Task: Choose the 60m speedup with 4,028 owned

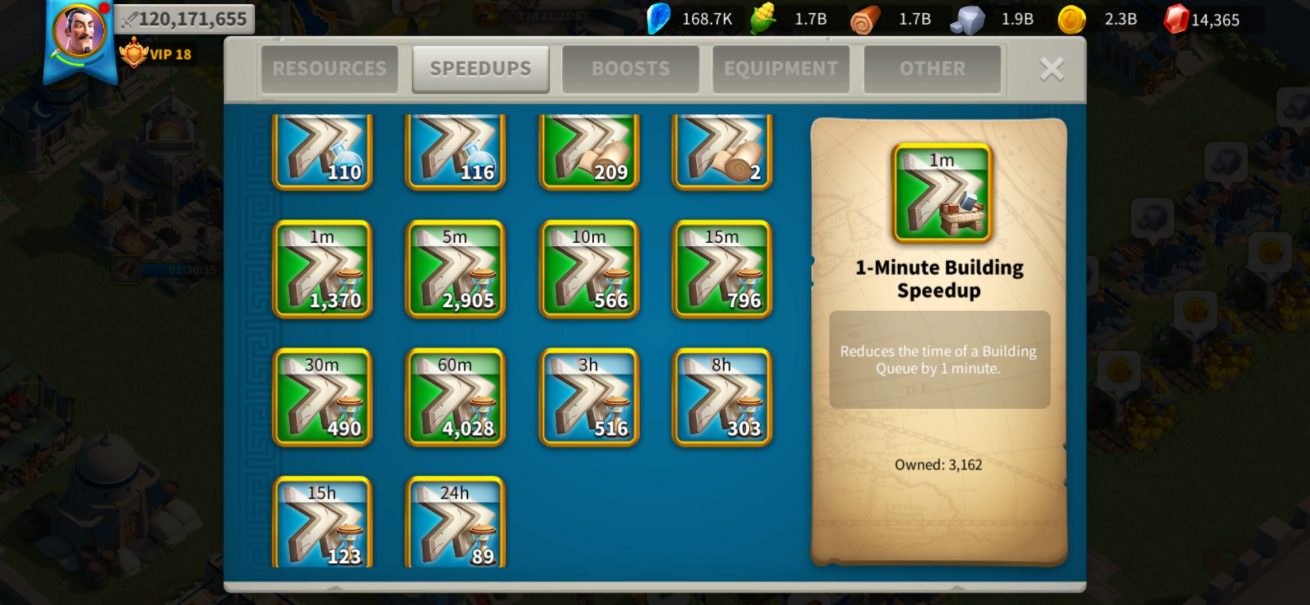Action: [x=455, y=397]
